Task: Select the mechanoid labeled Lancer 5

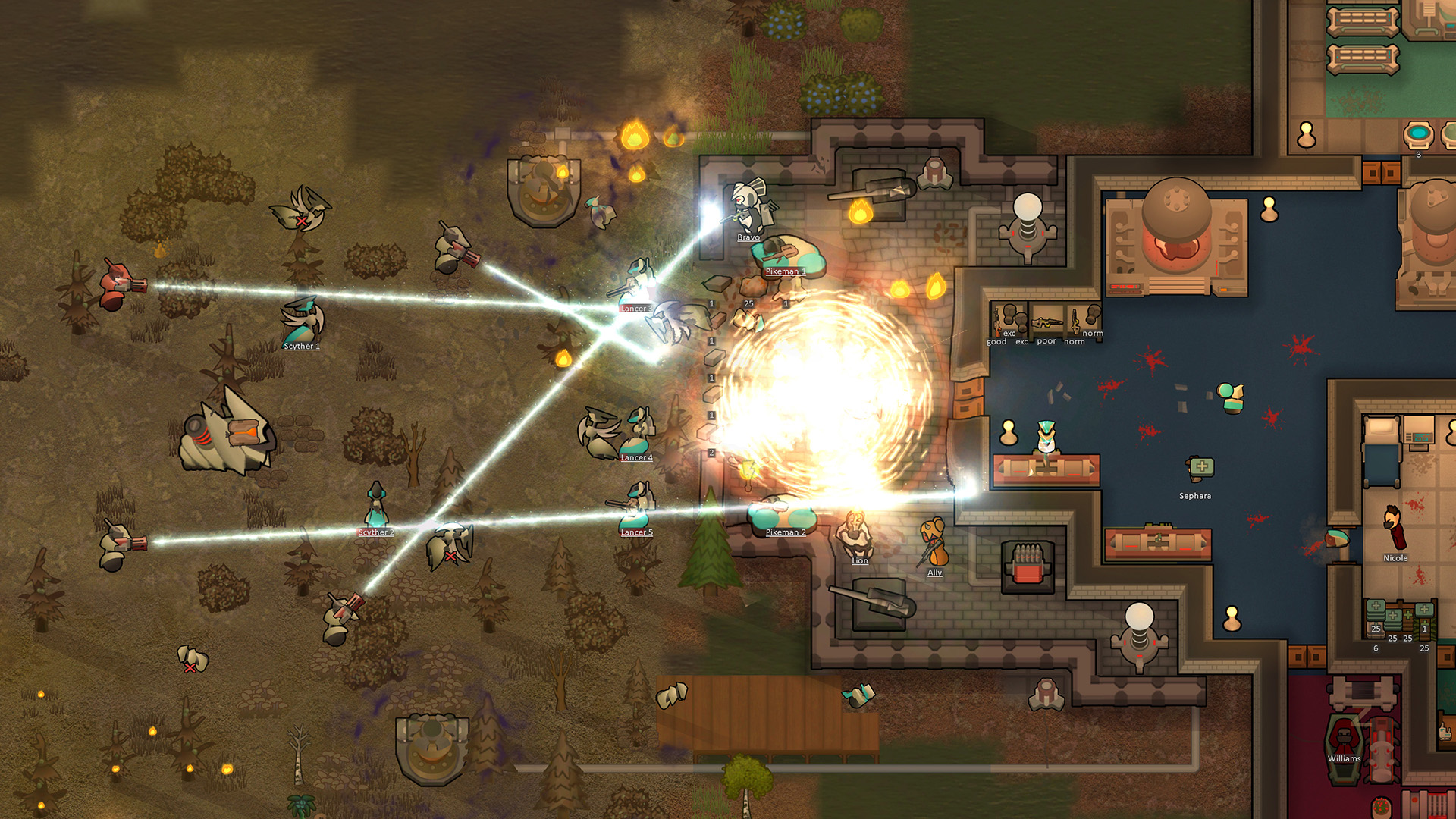Action: (637, 507)
